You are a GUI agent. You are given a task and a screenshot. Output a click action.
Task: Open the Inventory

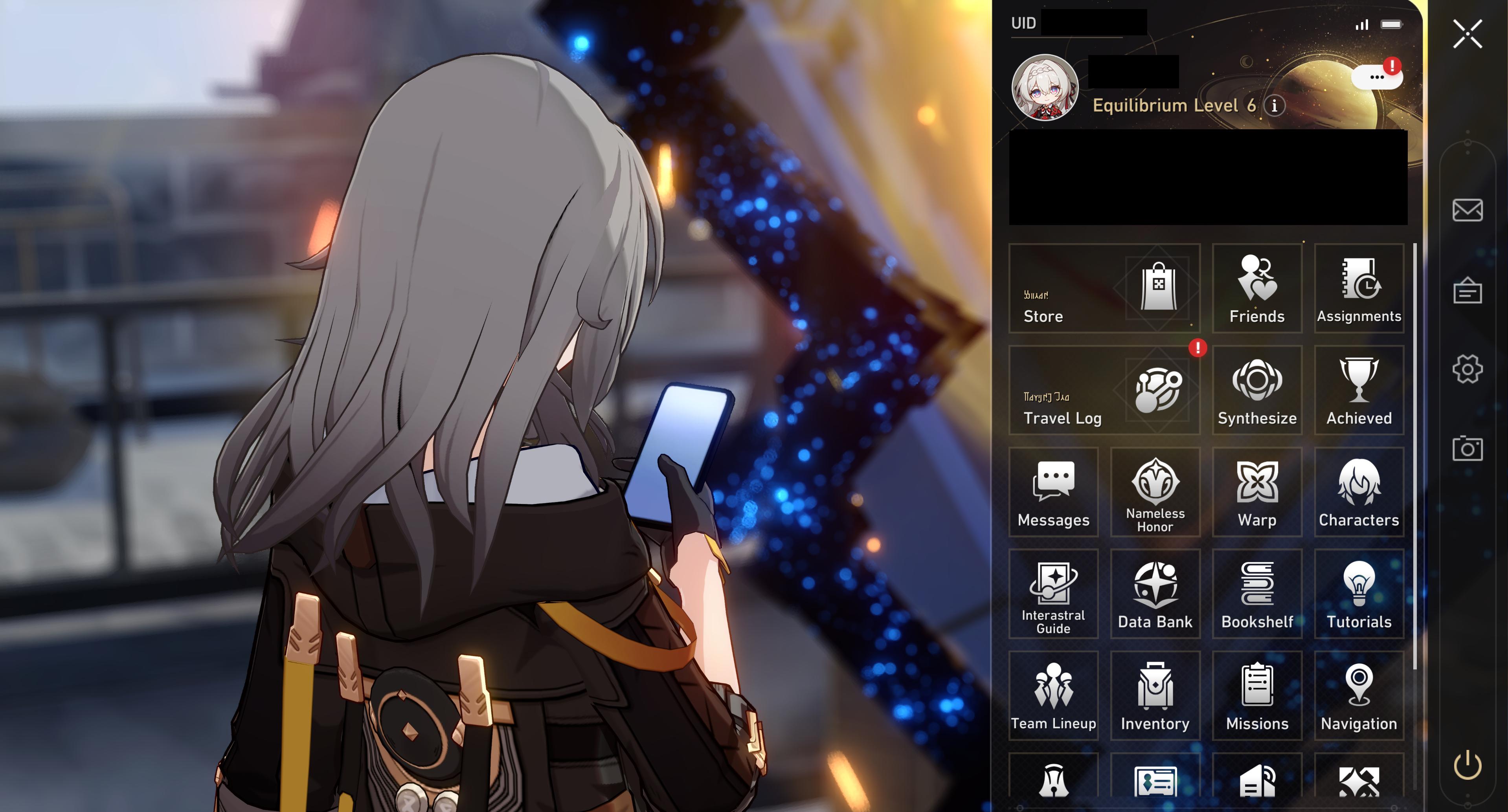(x=1155, y=696)
